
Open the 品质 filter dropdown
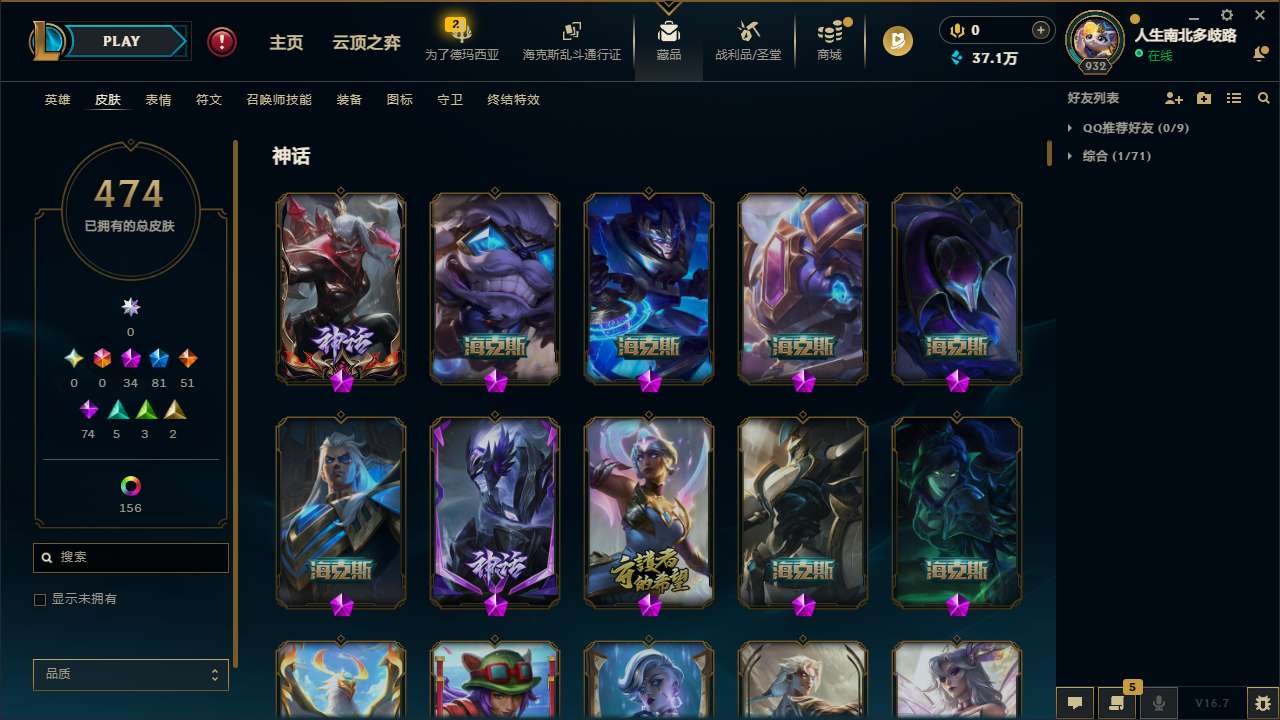pyautogui.click(x=130, y=674)
